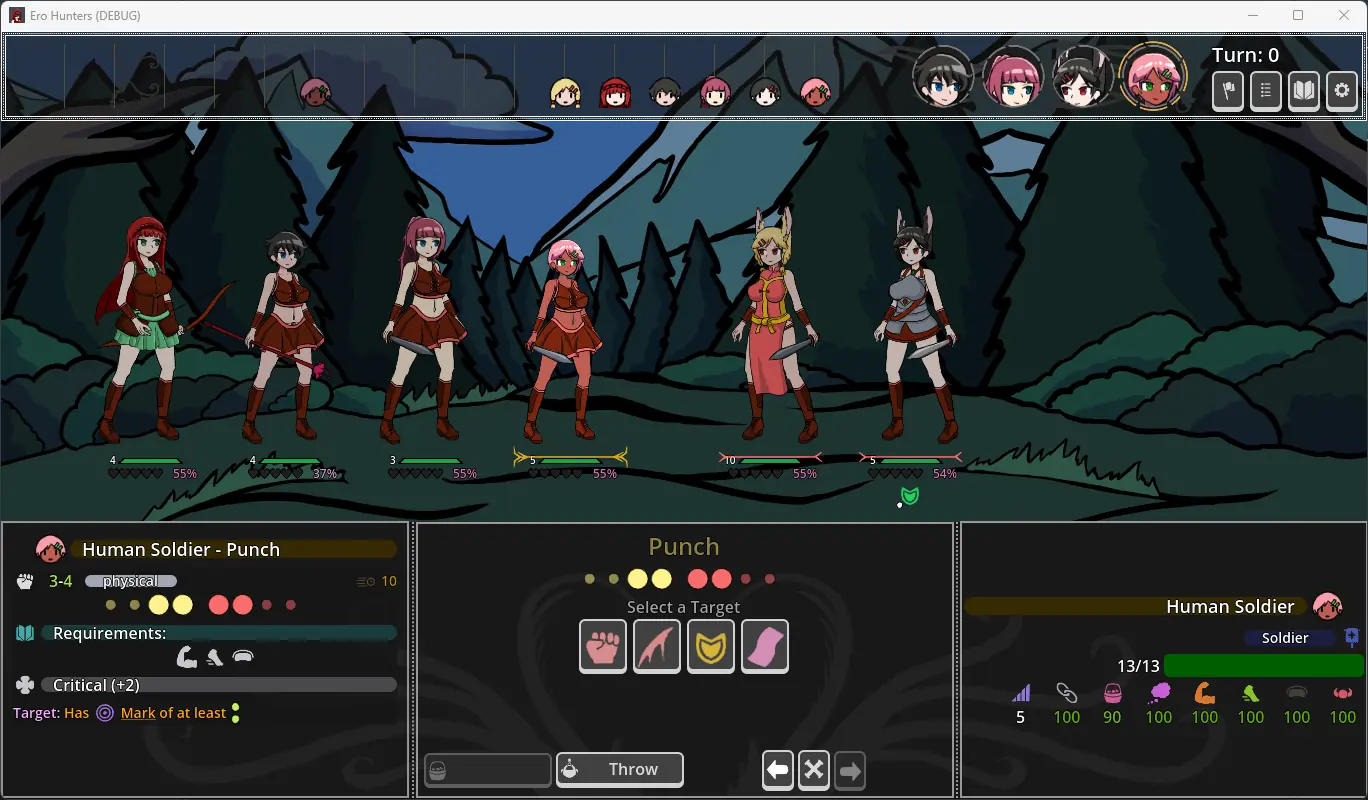Cancel with the X button
Screen dimensions: 1368x800
click(814, 770)
